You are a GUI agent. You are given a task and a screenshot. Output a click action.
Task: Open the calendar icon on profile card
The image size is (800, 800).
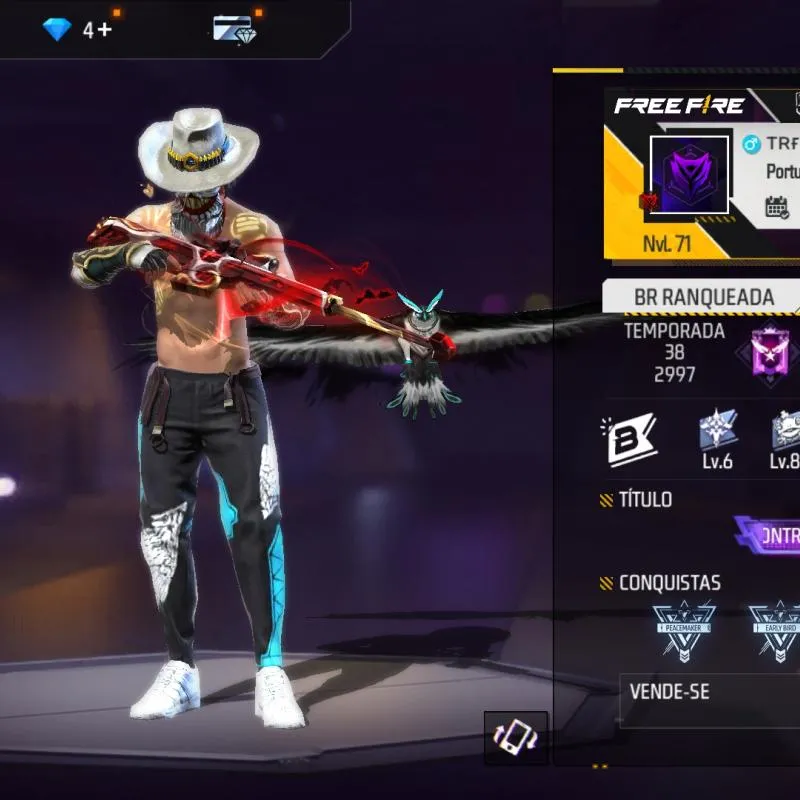click(777, 207)
